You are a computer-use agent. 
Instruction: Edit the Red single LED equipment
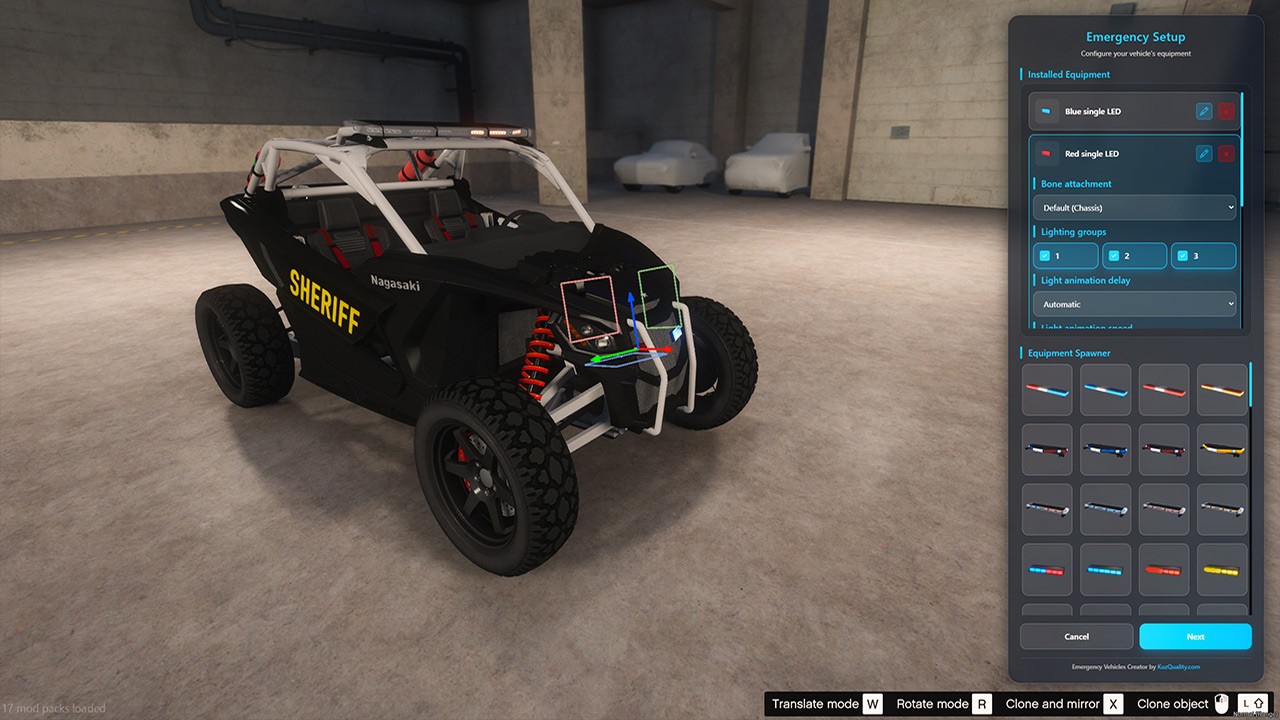[x=1204, y=153]
